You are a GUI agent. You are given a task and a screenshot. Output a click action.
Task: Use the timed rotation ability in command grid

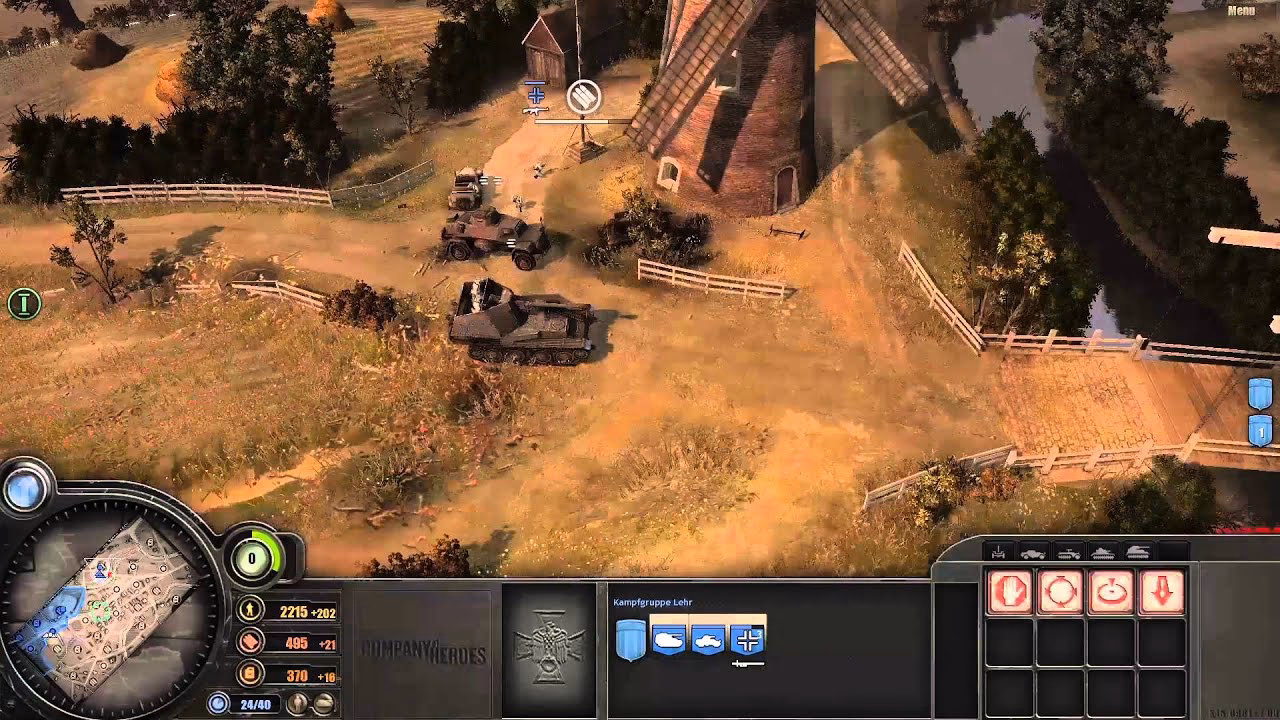coord(1113,590)
